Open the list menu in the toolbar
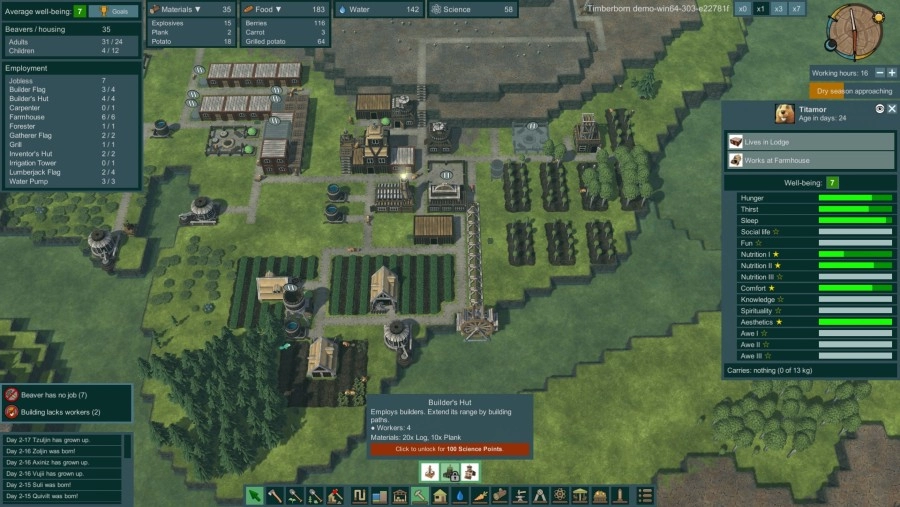 click(645, 495)
